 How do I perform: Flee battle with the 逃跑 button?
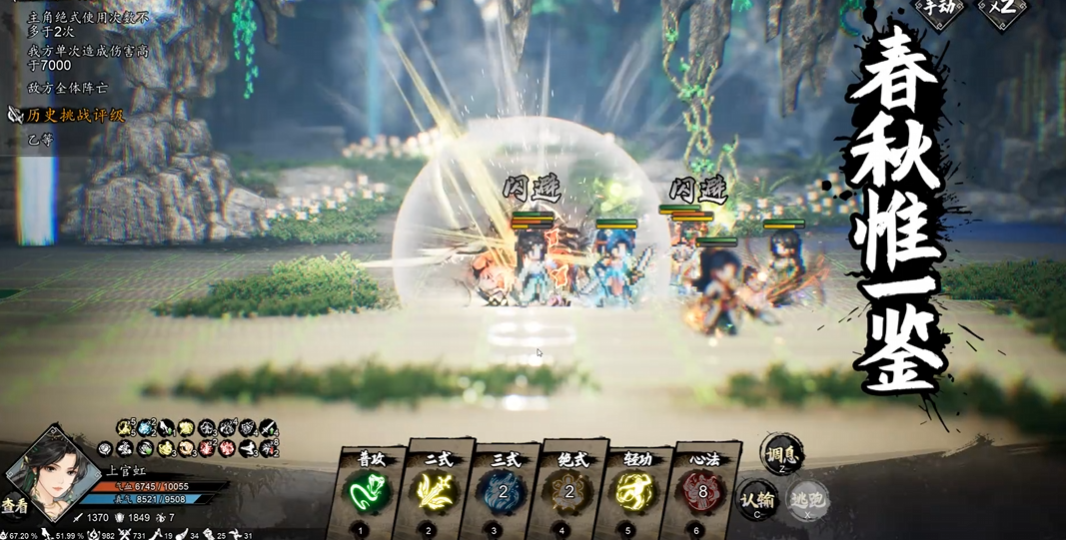pyautogui.click(x=806, y=499)
